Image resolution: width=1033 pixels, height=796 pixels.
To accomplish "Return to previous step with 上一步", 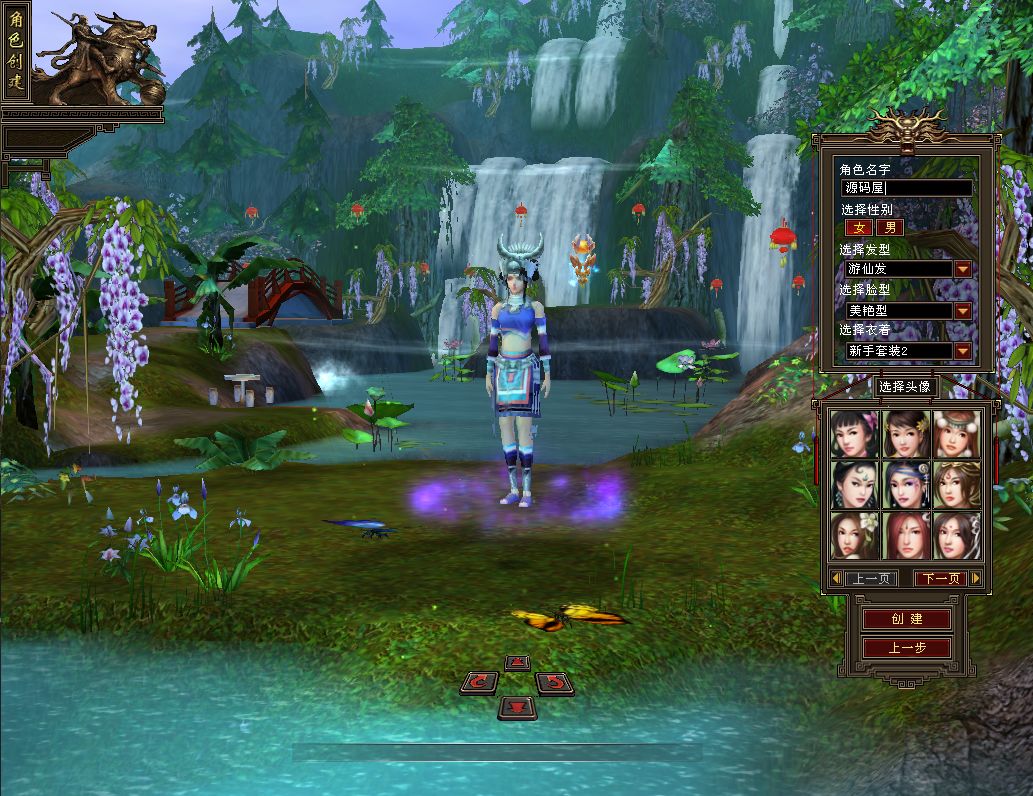I will 907,648.
